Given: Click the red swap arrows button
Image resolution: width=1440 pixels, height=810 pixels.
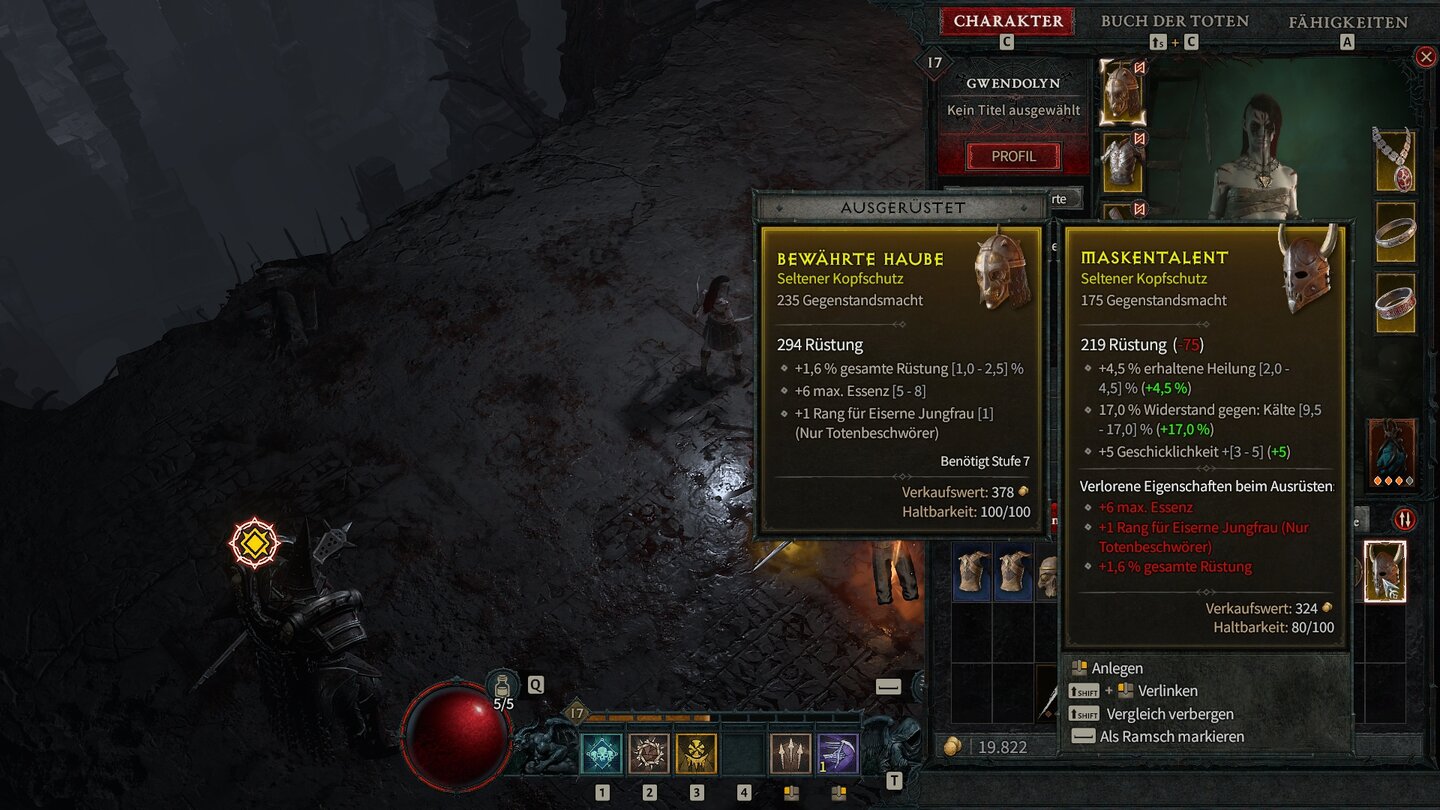Looking at the screenshot, I should (1404, 519).
